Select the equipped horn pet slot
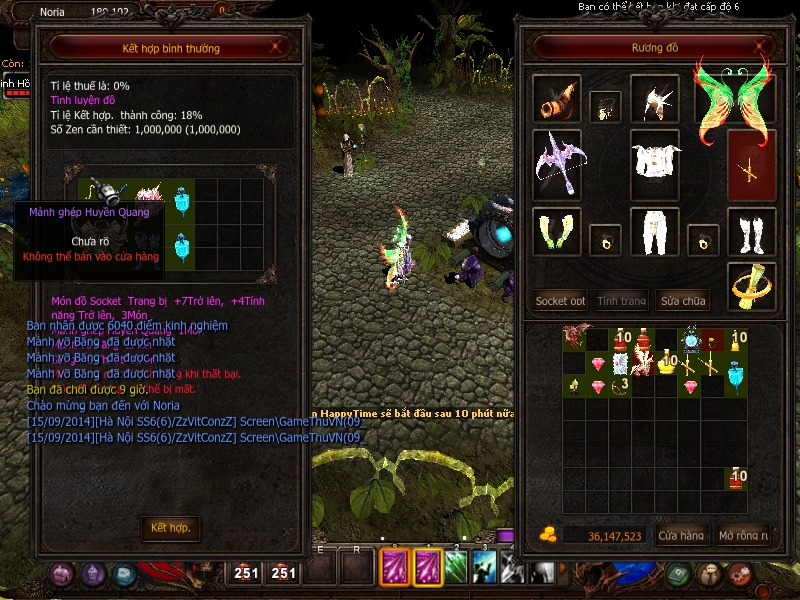Viewport: 800px width, 600px height. coord(556,97)
